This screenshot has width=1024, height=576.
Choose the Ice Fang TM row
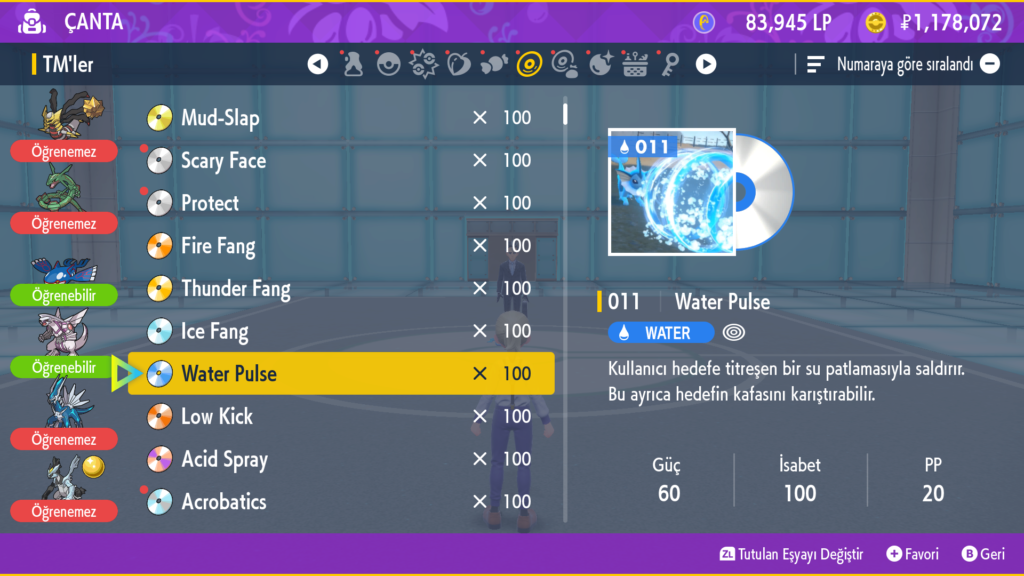(x=340, y=331)
